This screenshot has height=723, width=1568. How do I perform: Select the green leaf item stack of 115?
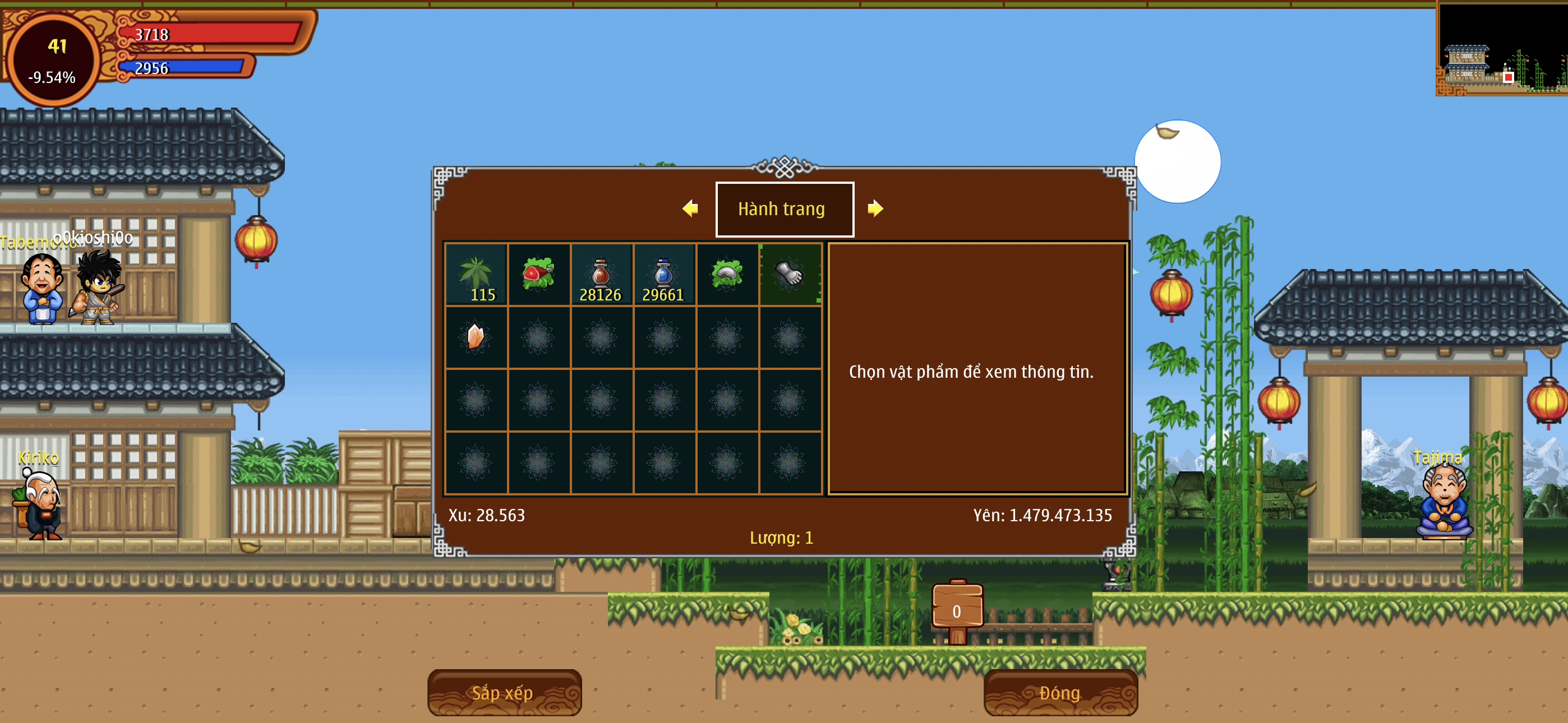pyautogui.click(x=476, y=275)
